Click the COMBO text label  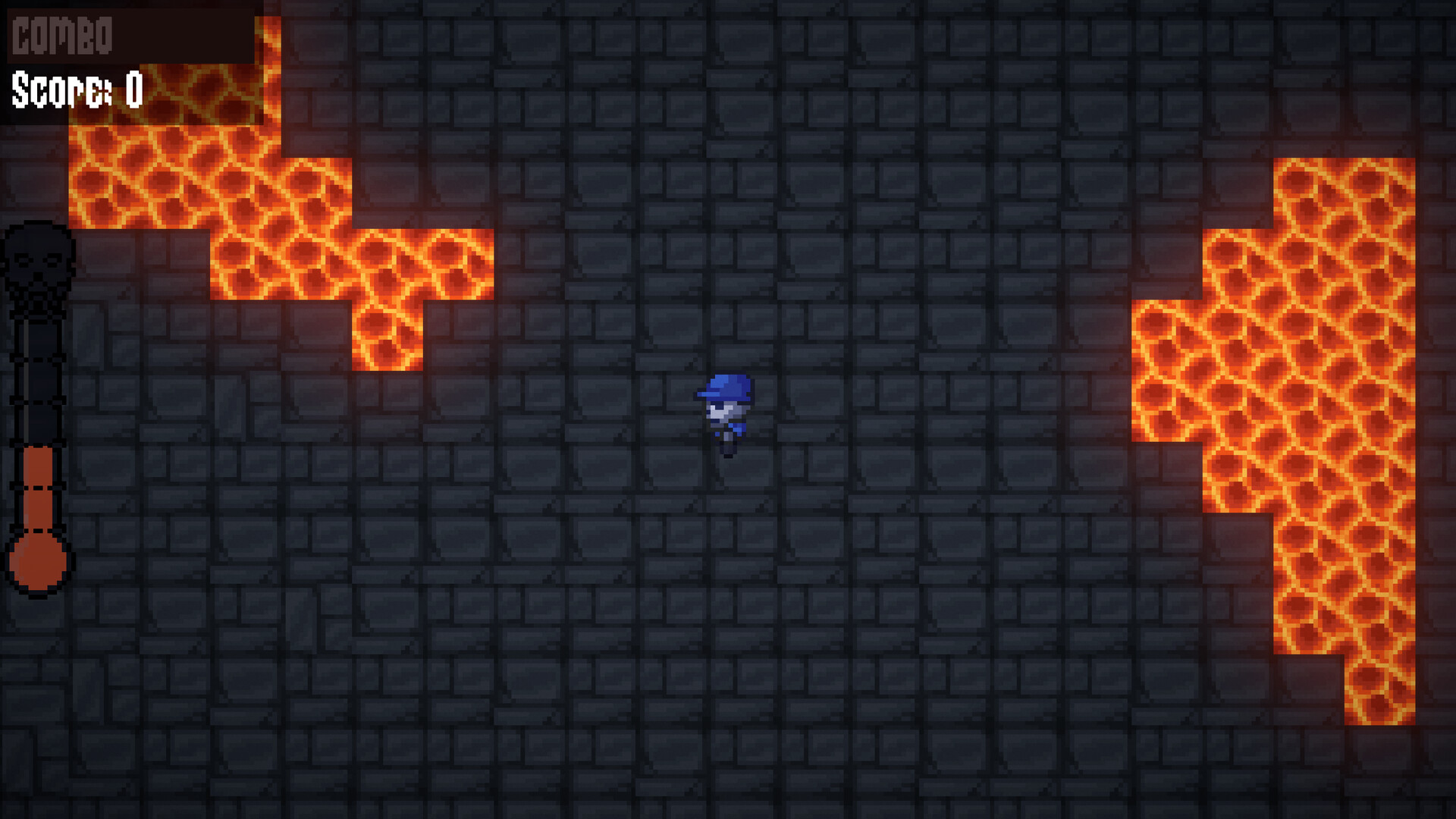[61, 34]
